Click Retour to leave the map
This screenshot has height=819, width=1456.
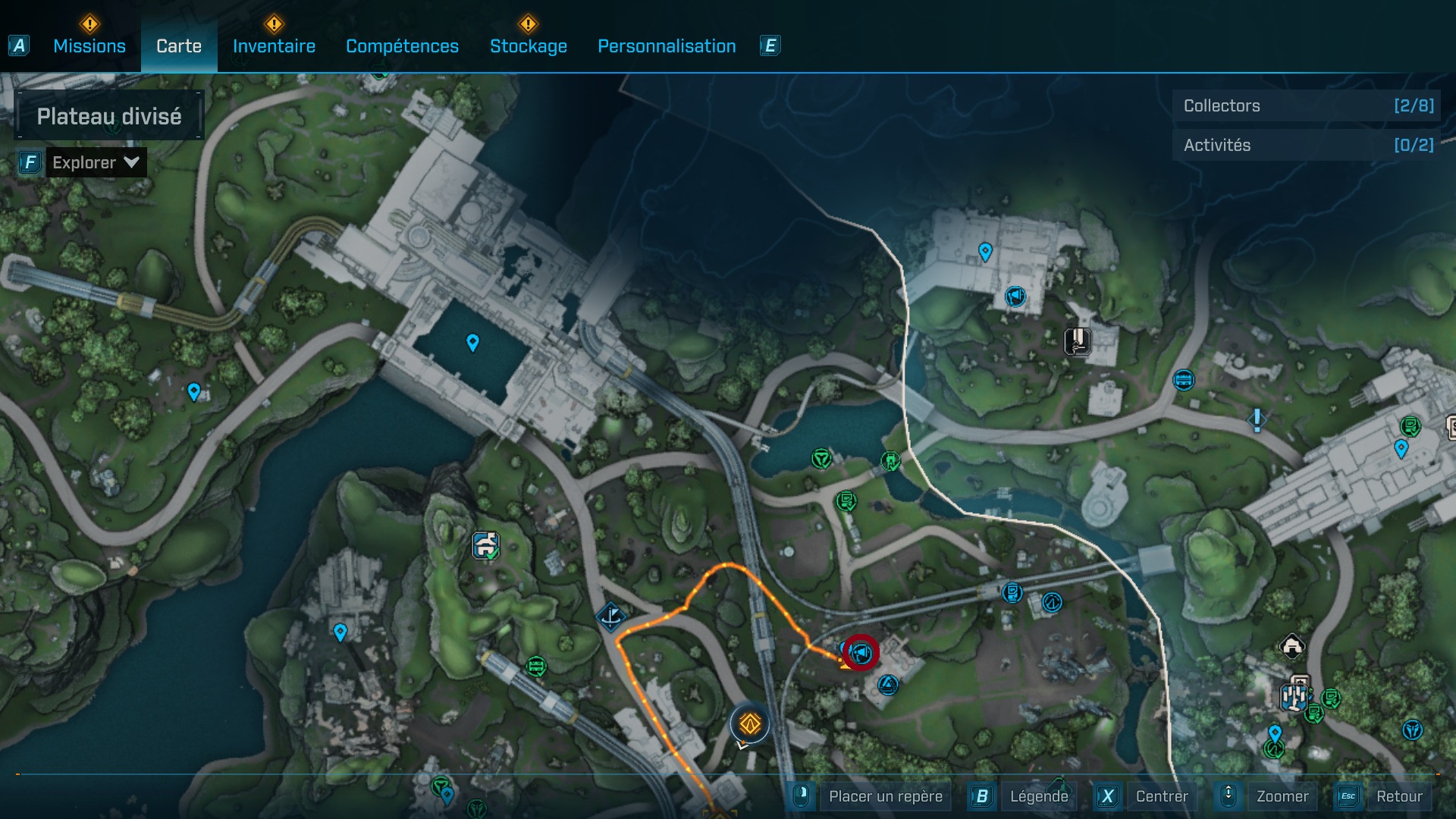pyautogui.click(x=1398, y=796)
